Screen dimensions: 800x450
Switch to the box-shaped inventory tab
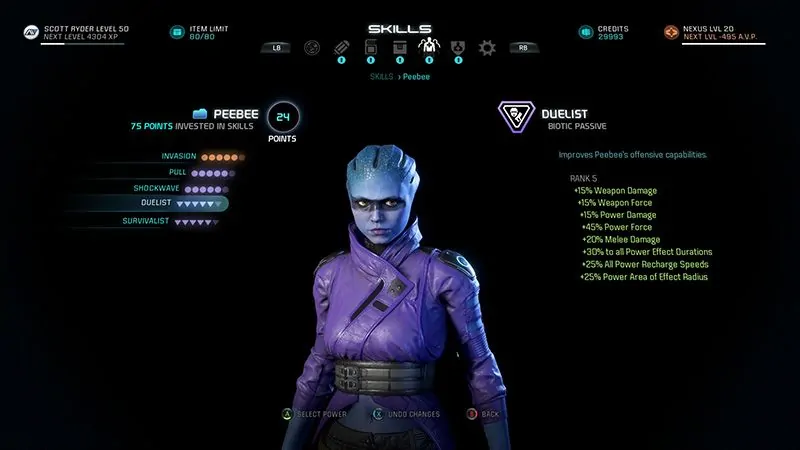399,47
